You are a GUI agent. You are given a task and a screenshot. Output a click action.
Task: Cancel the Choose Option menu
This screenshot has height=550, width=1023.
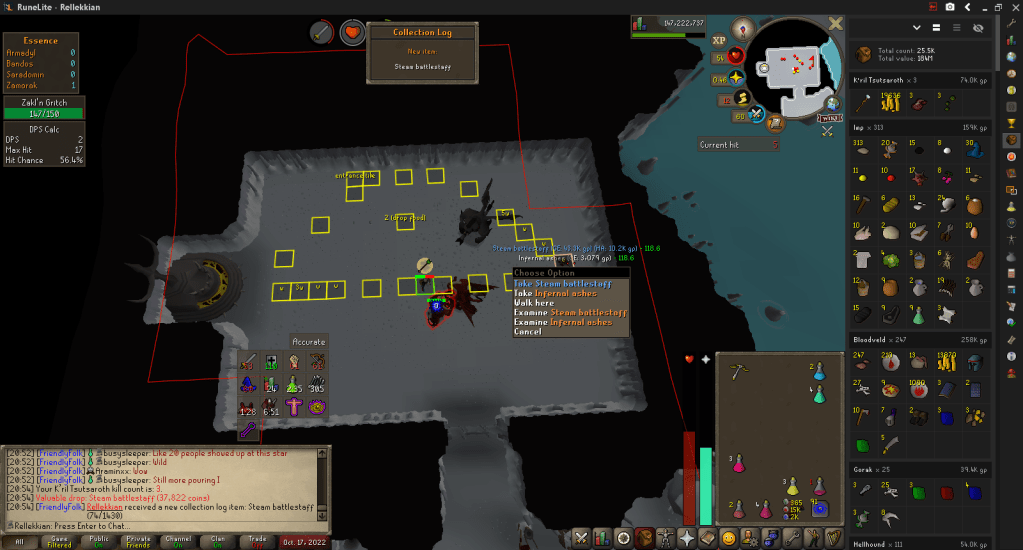click(528, 332)
